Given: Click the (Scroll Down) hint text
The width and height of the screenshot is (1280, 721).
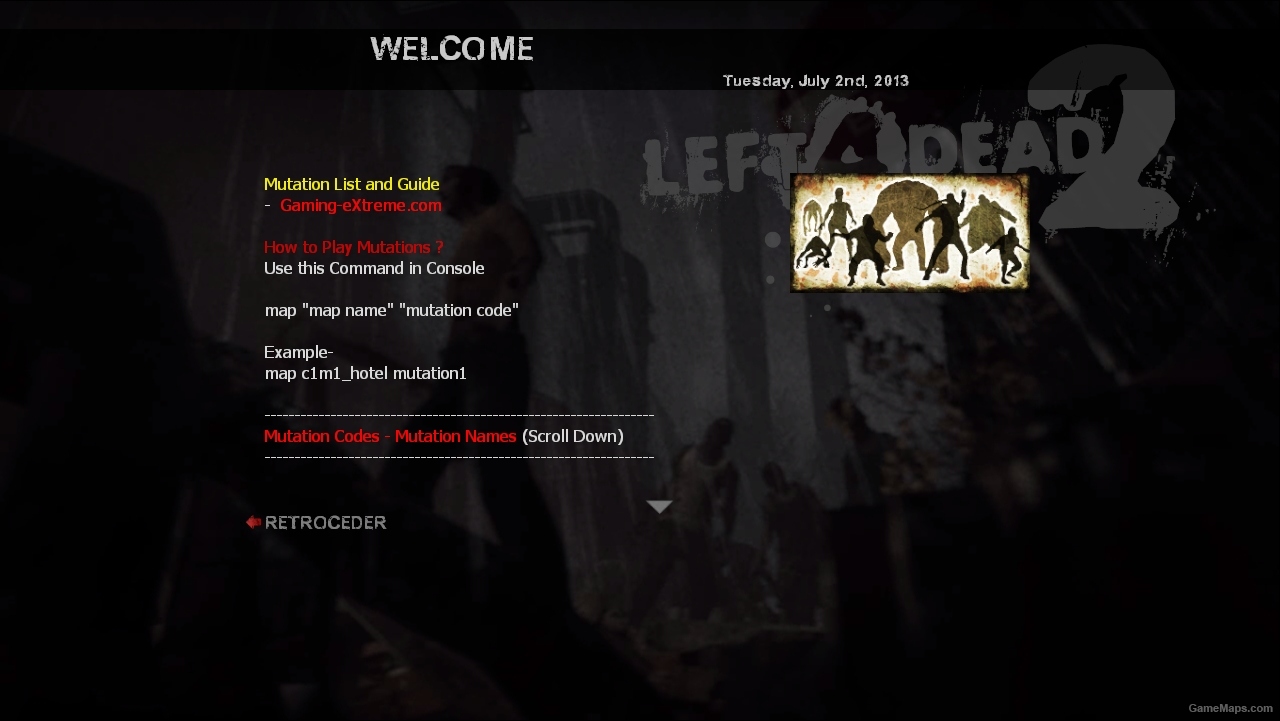Looking at the screenshot, I should coord(572,436).
